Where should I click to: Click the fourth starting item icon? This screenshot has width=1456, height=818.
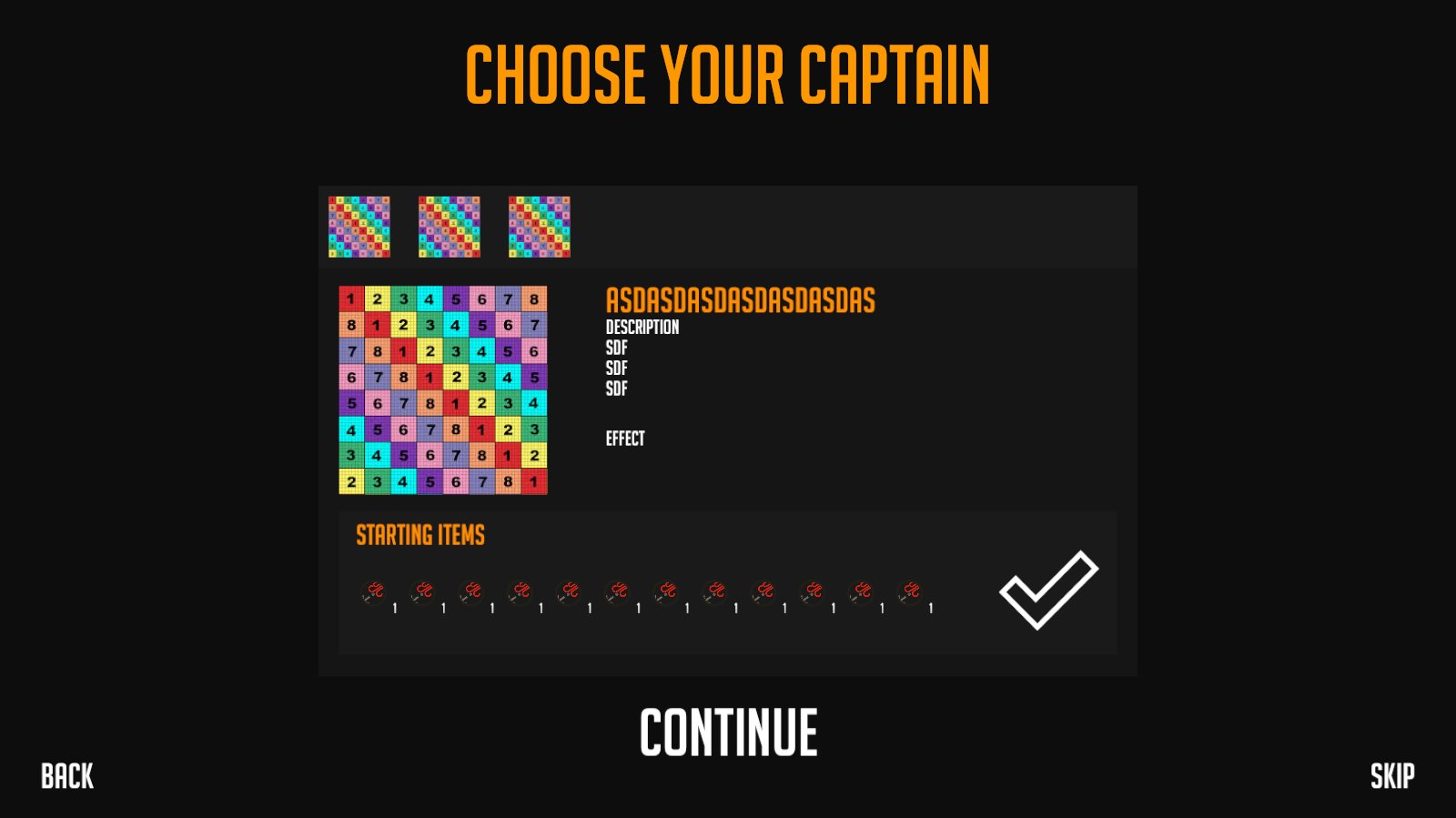point(521,591)
